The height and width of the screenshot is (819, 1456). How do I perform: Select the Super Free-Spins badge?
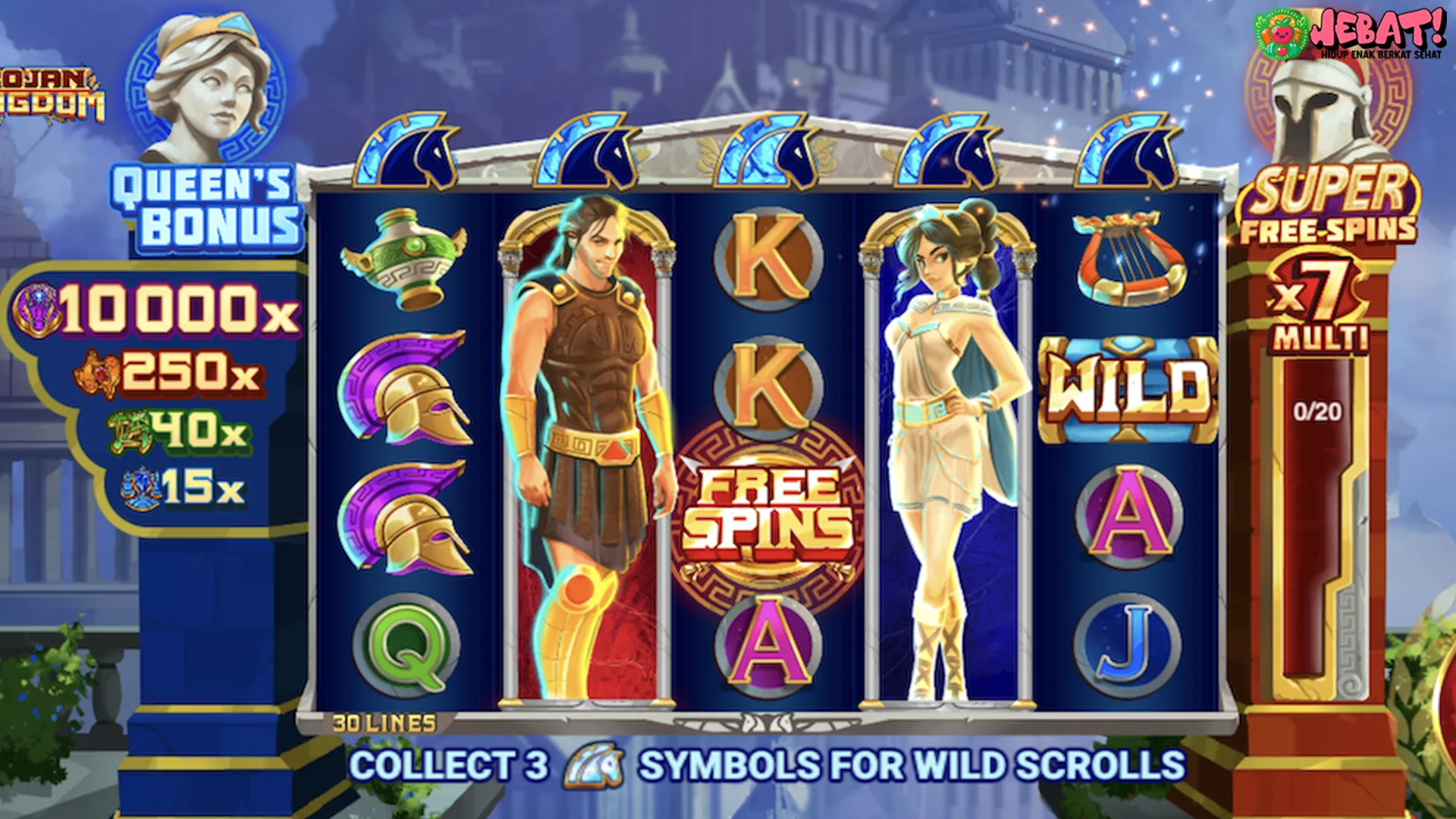[1329, 205]
